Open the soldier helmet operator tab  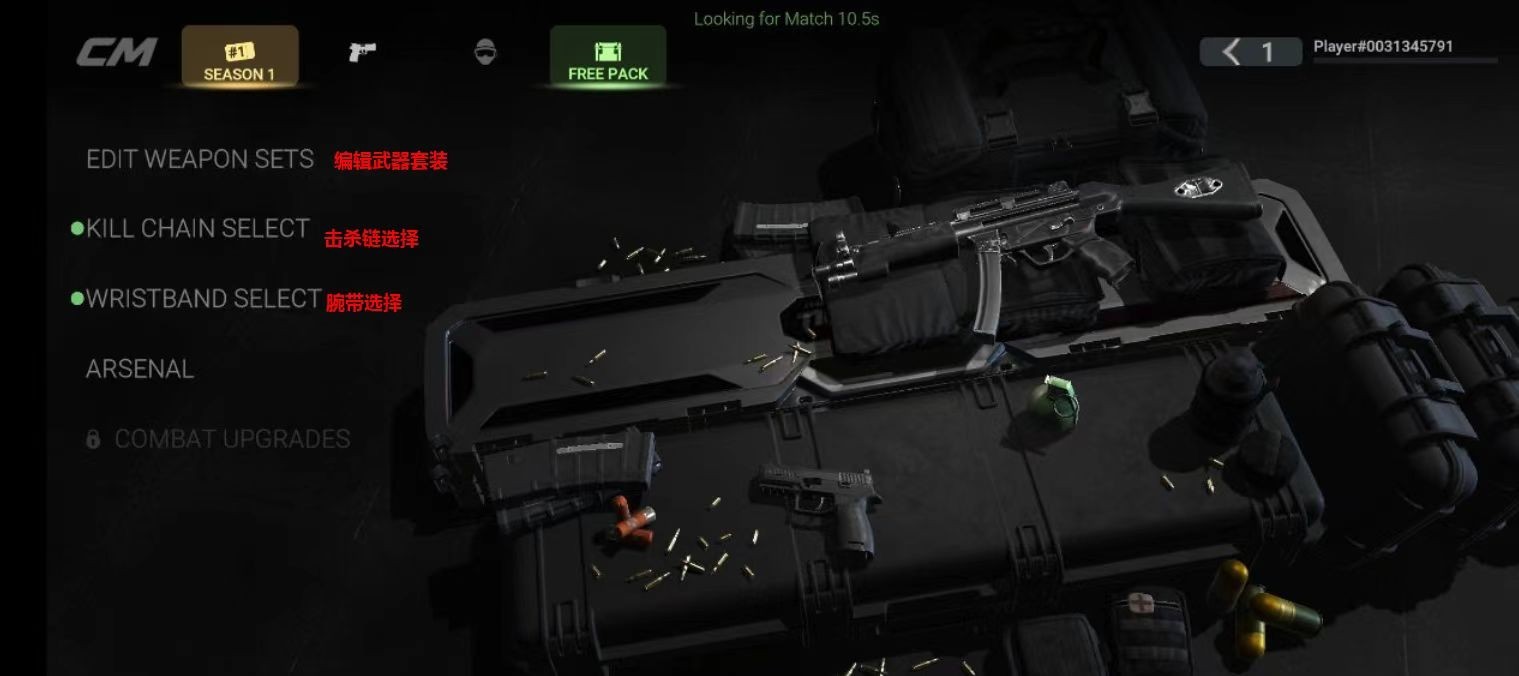click(485, 52)
